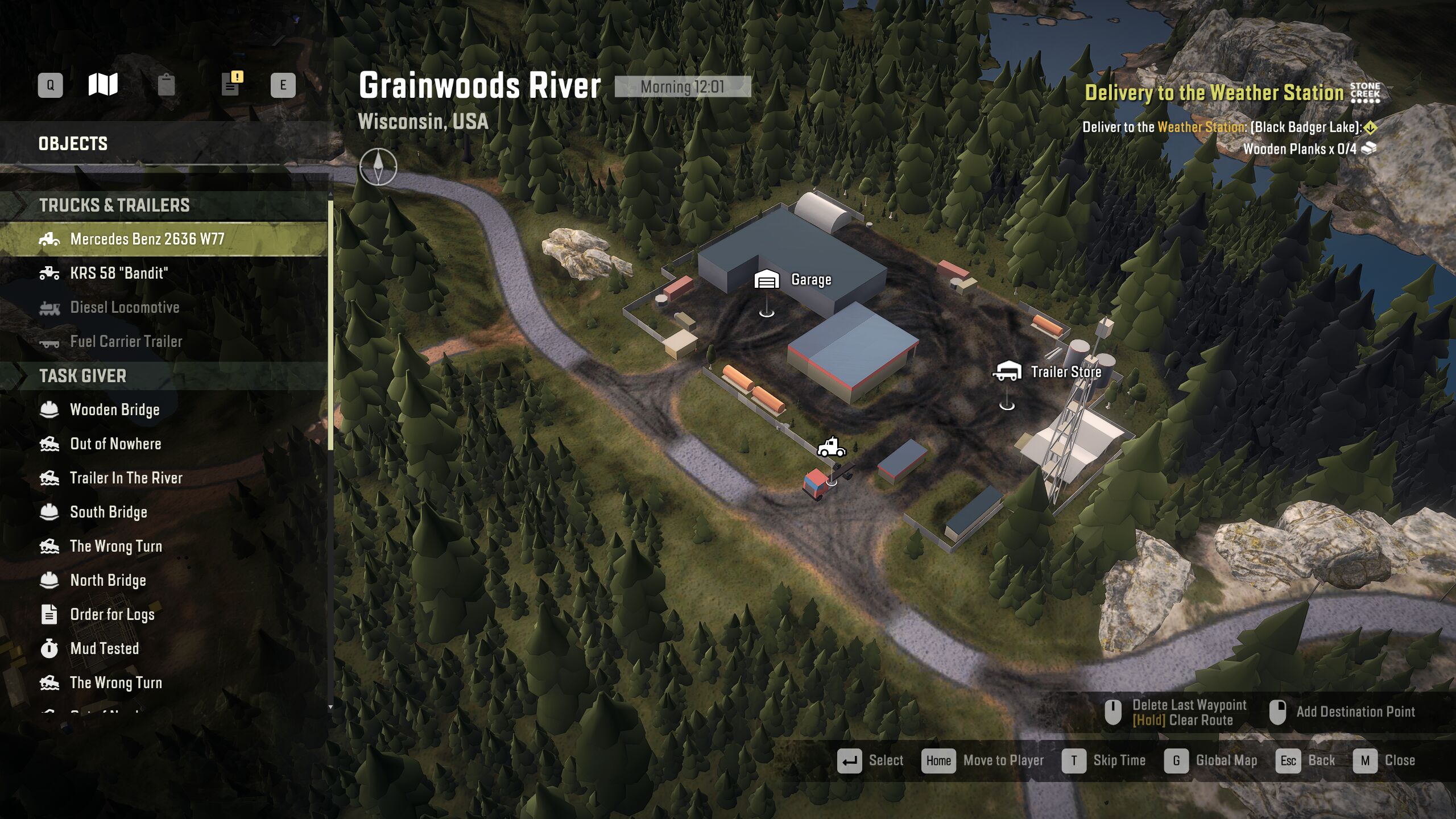
Task: Click the Garage marker on the map
Action: coord(767,280)
